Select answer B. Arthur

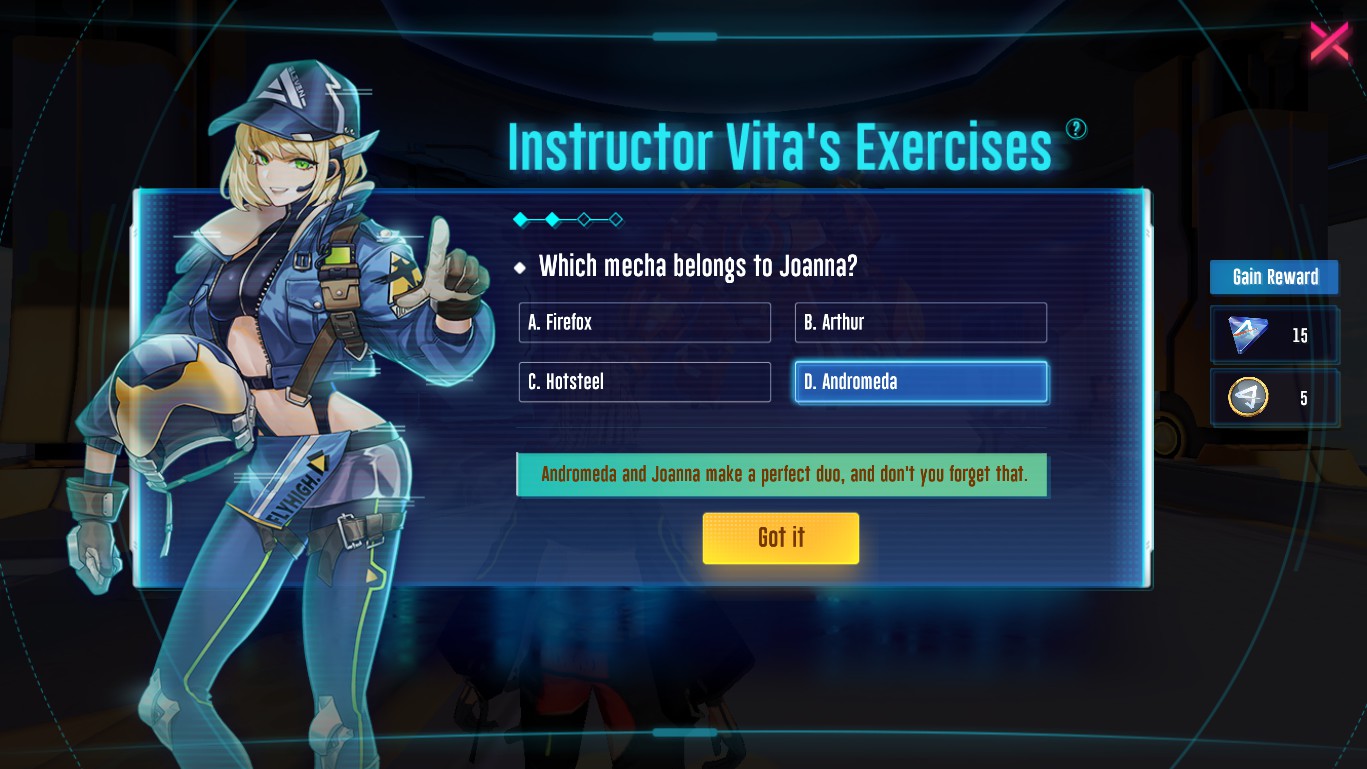(920, 322)
